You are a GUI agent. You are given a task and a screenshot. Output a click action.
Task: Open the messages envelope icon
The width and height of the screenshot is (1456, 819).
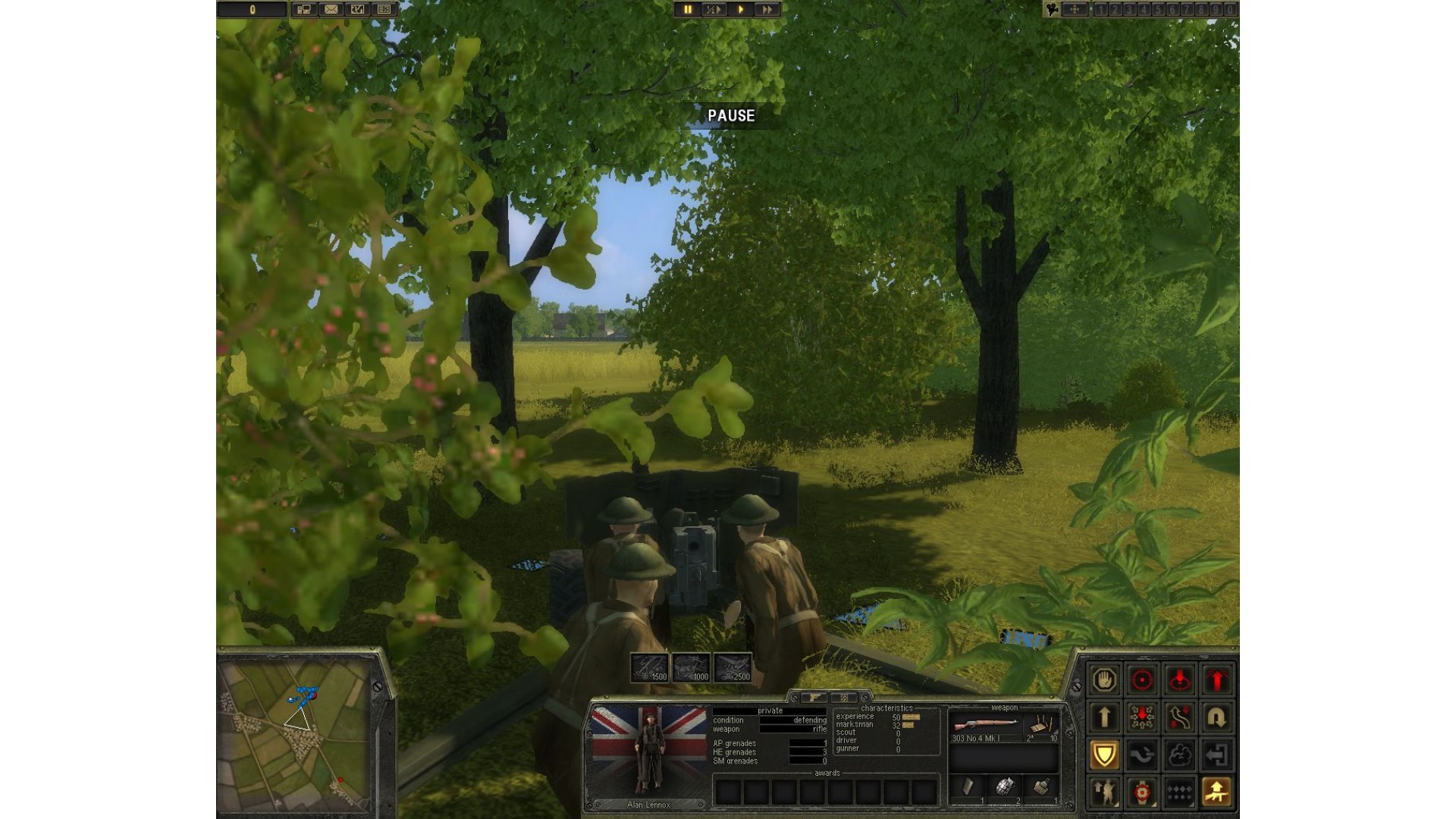click(x=331, y=10)
